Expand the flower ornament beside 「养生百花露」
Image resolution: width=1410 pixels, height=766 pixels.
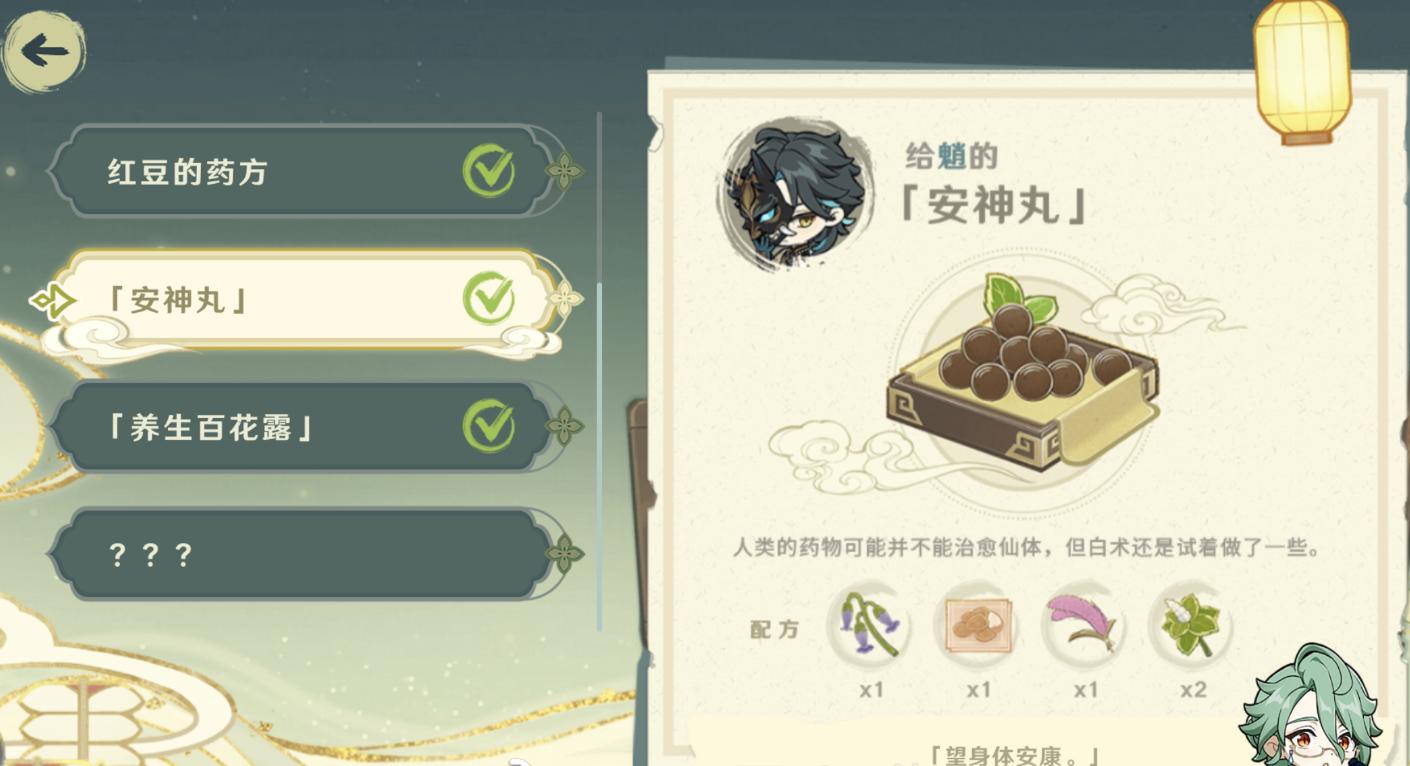tap(567, 425)
